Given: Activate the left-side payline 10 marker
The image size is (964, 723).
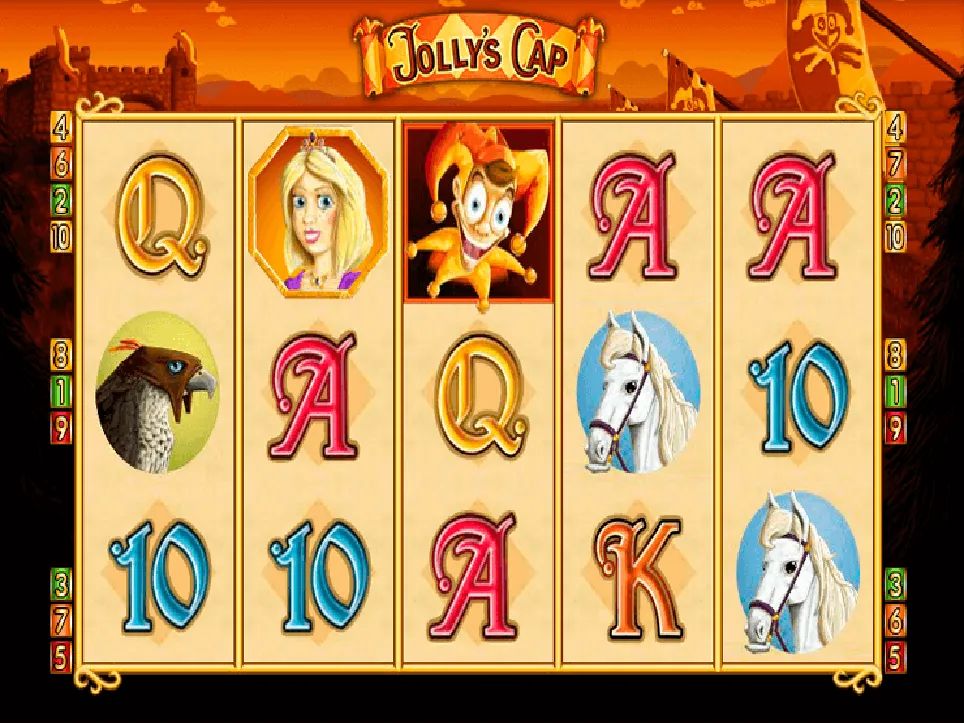Looking at the screenshot, I should [62, 237].
